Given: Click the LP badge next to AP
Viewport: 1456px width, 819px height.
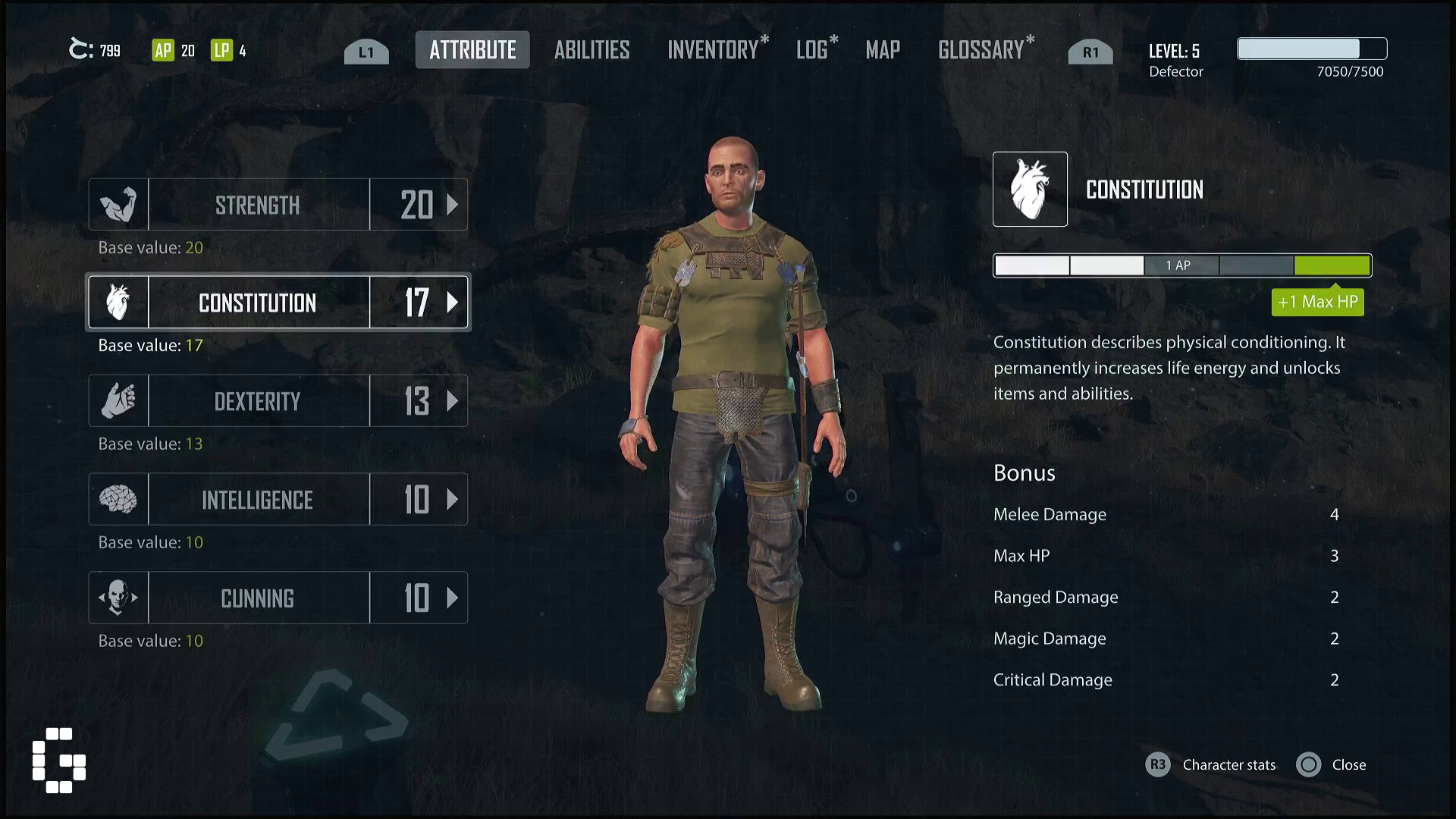Looking at the screenshot, I should pos(220,50).
